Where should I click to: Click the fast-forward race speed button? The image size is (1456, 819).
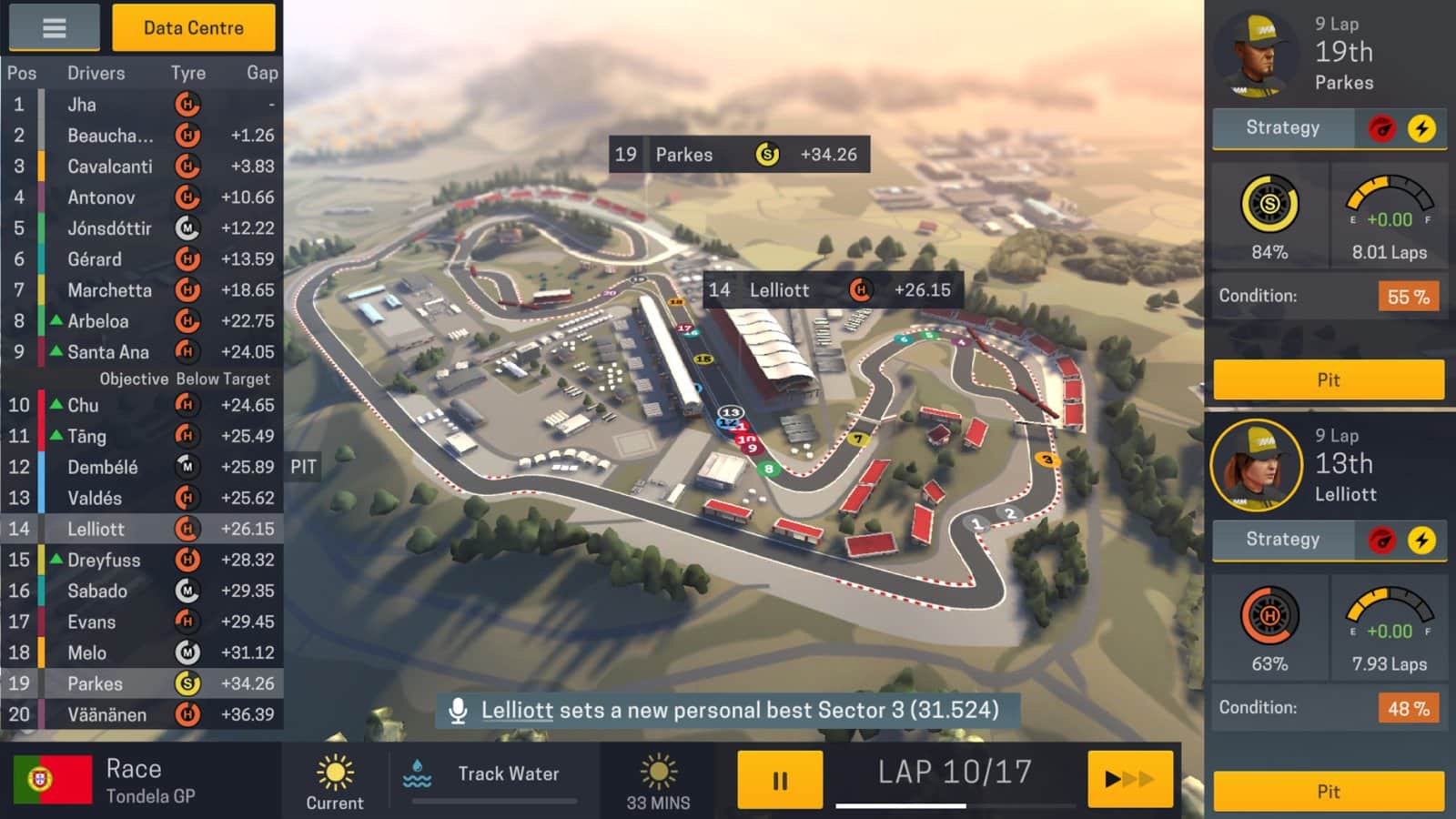pos(1128,780)
